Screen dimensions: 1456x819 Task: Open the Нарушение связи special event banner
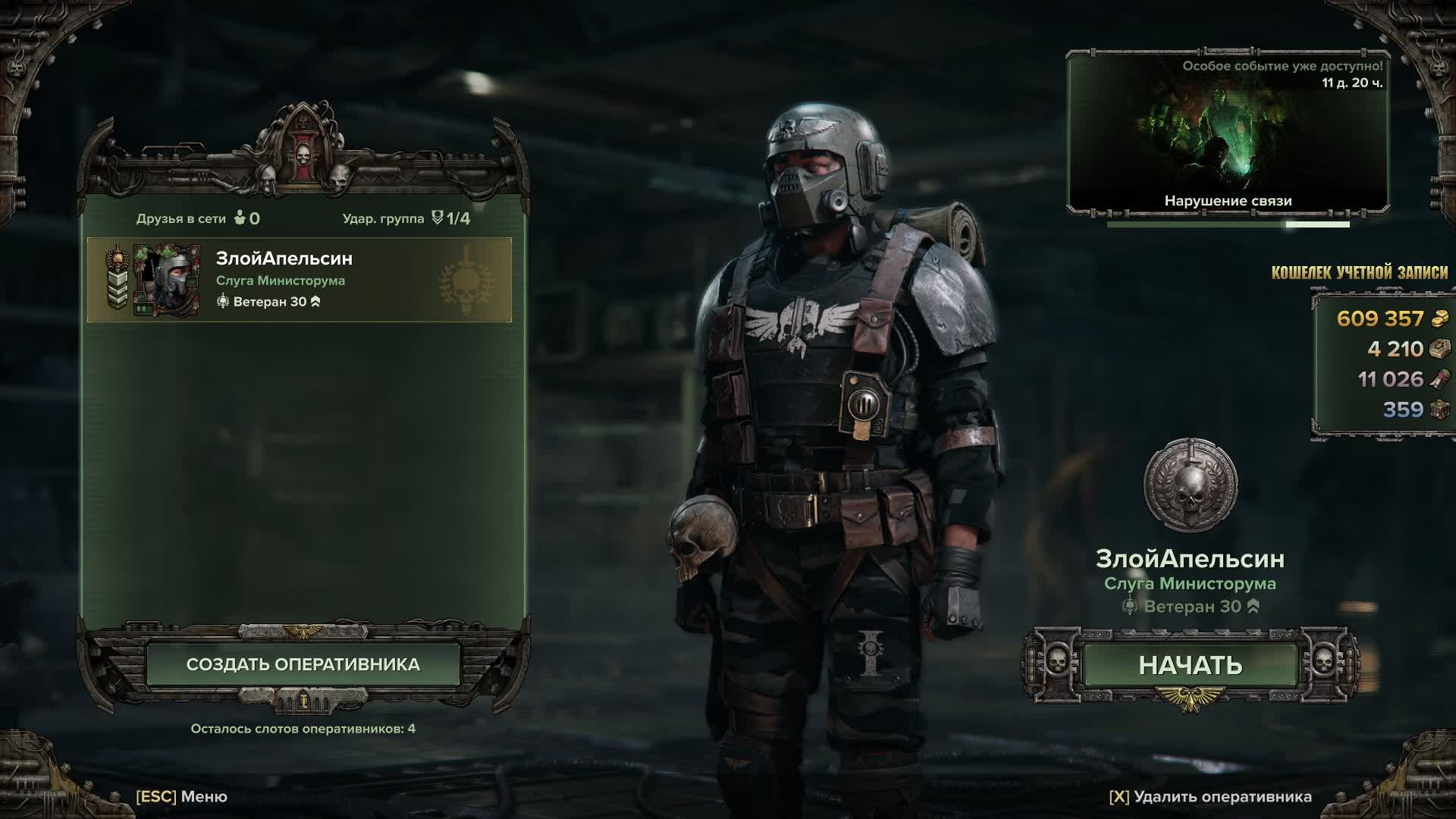click(x=1228, y=133)
